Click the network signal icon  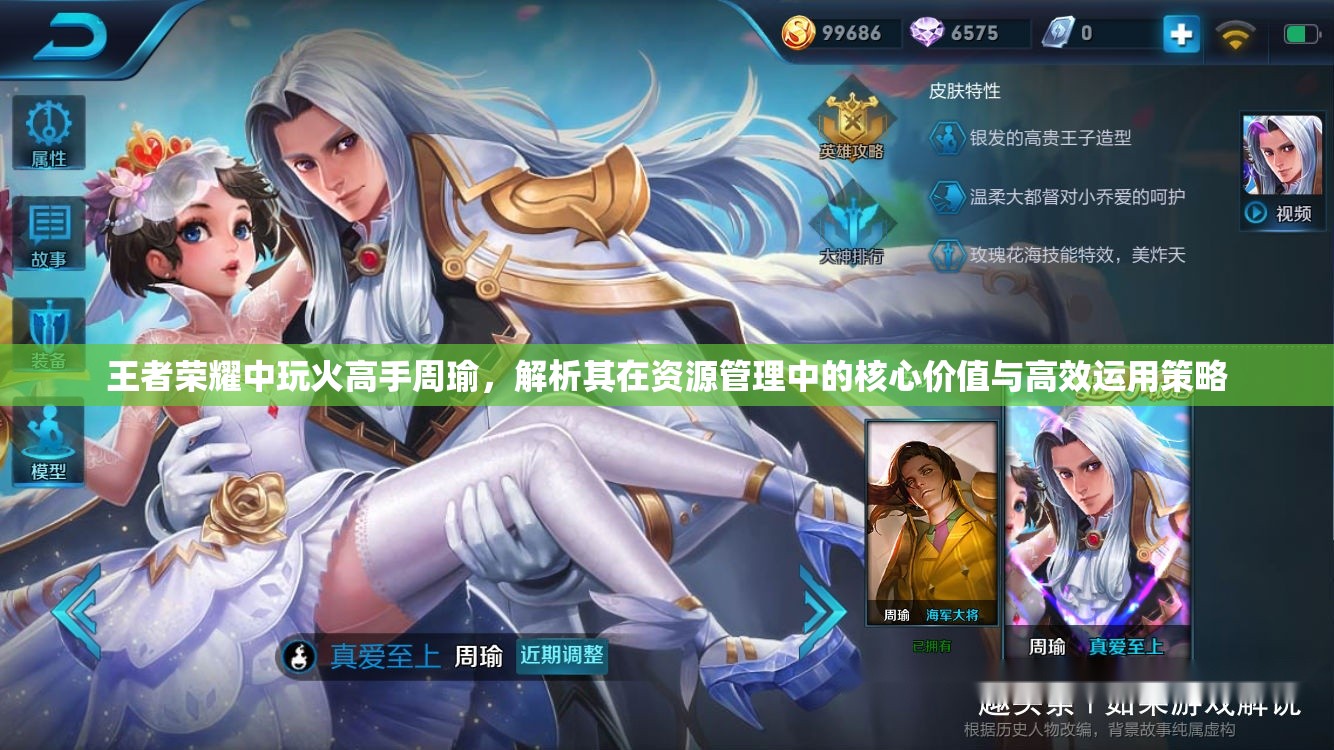click(x=1237, y=33)
